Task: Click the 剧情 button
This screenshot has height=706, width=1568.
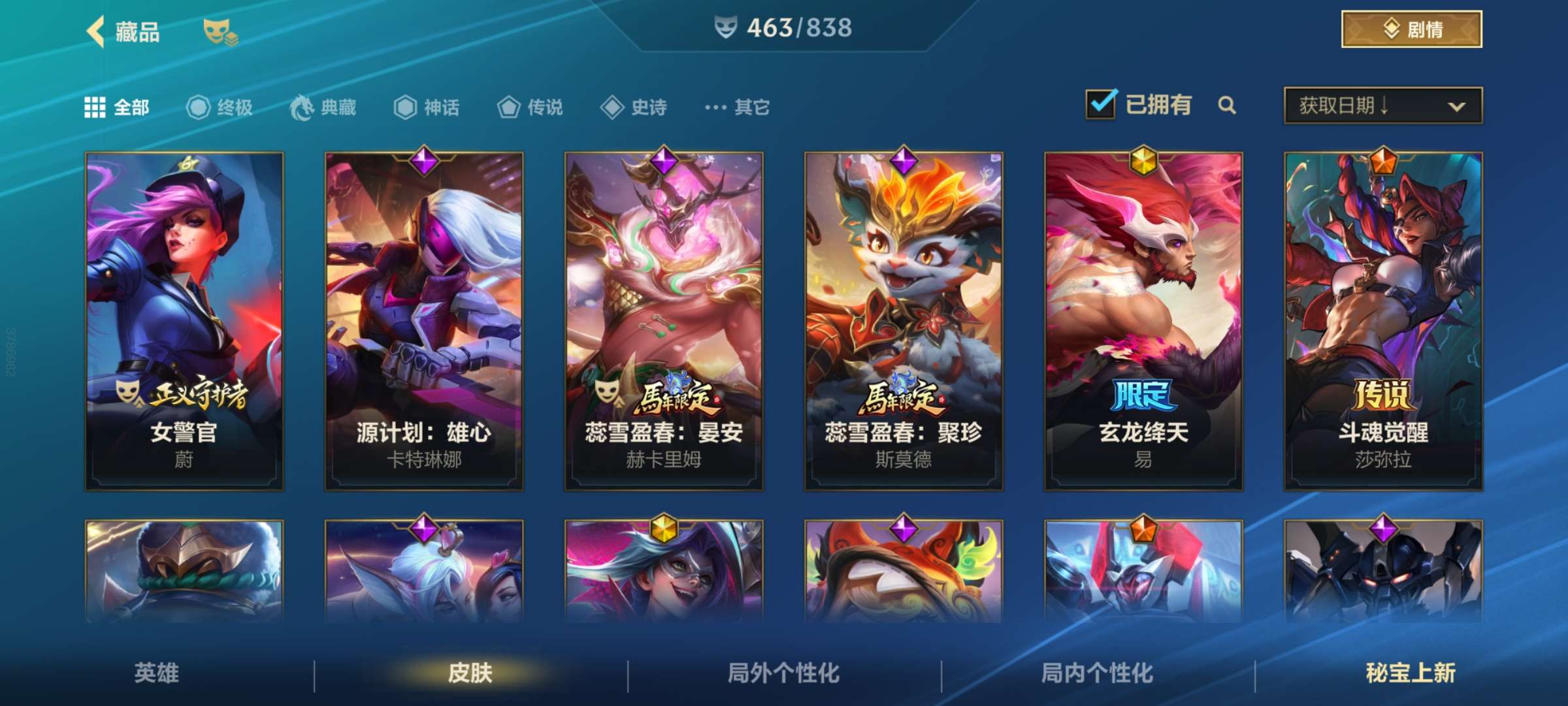Action: click(x=1411, y=29)
